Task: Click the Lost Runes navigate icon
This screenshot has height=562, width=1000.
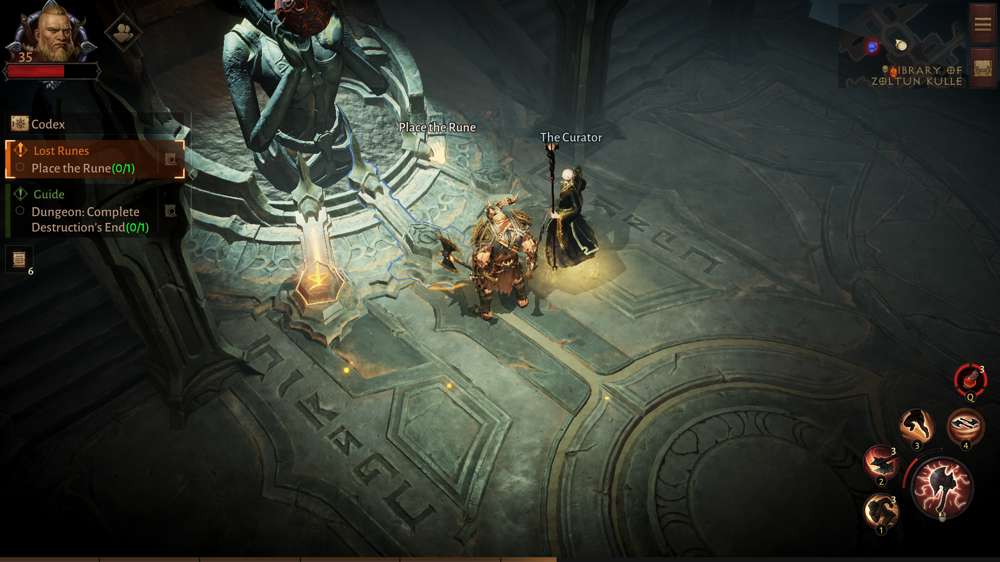Action: click(171, 159)
